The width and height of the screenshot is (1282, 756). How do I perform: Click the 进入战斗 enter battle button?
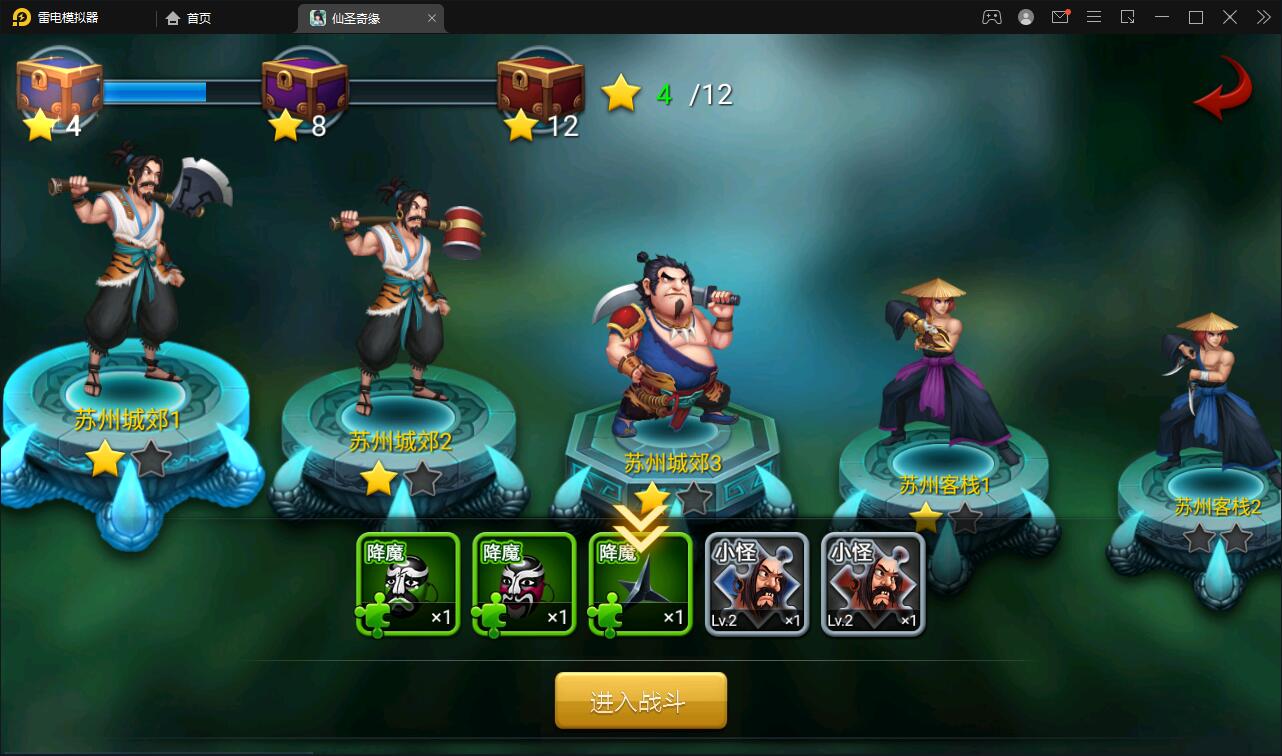coord(640,701)
